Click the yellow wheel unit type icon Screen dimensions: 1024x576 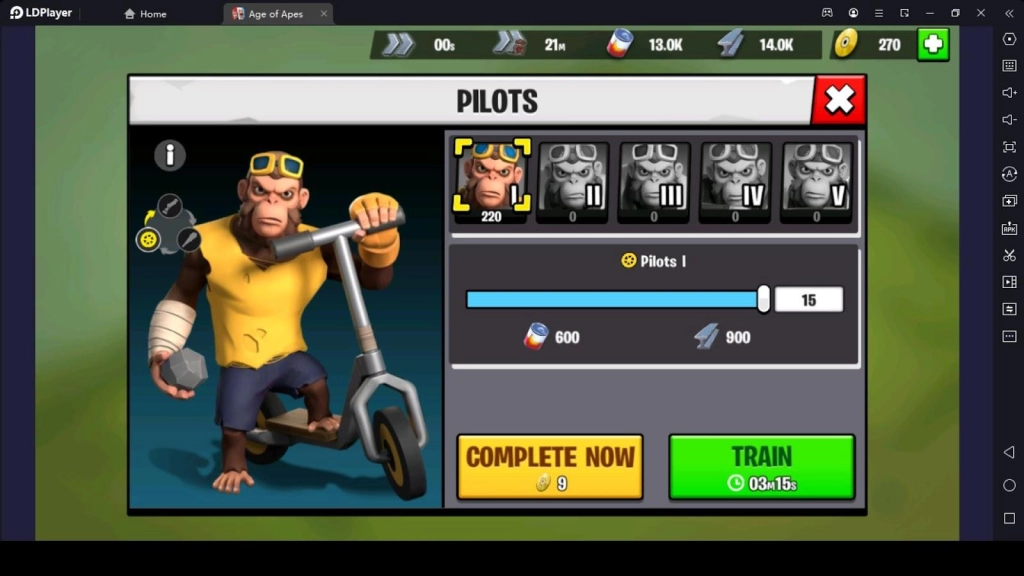[x=148, y=240]
